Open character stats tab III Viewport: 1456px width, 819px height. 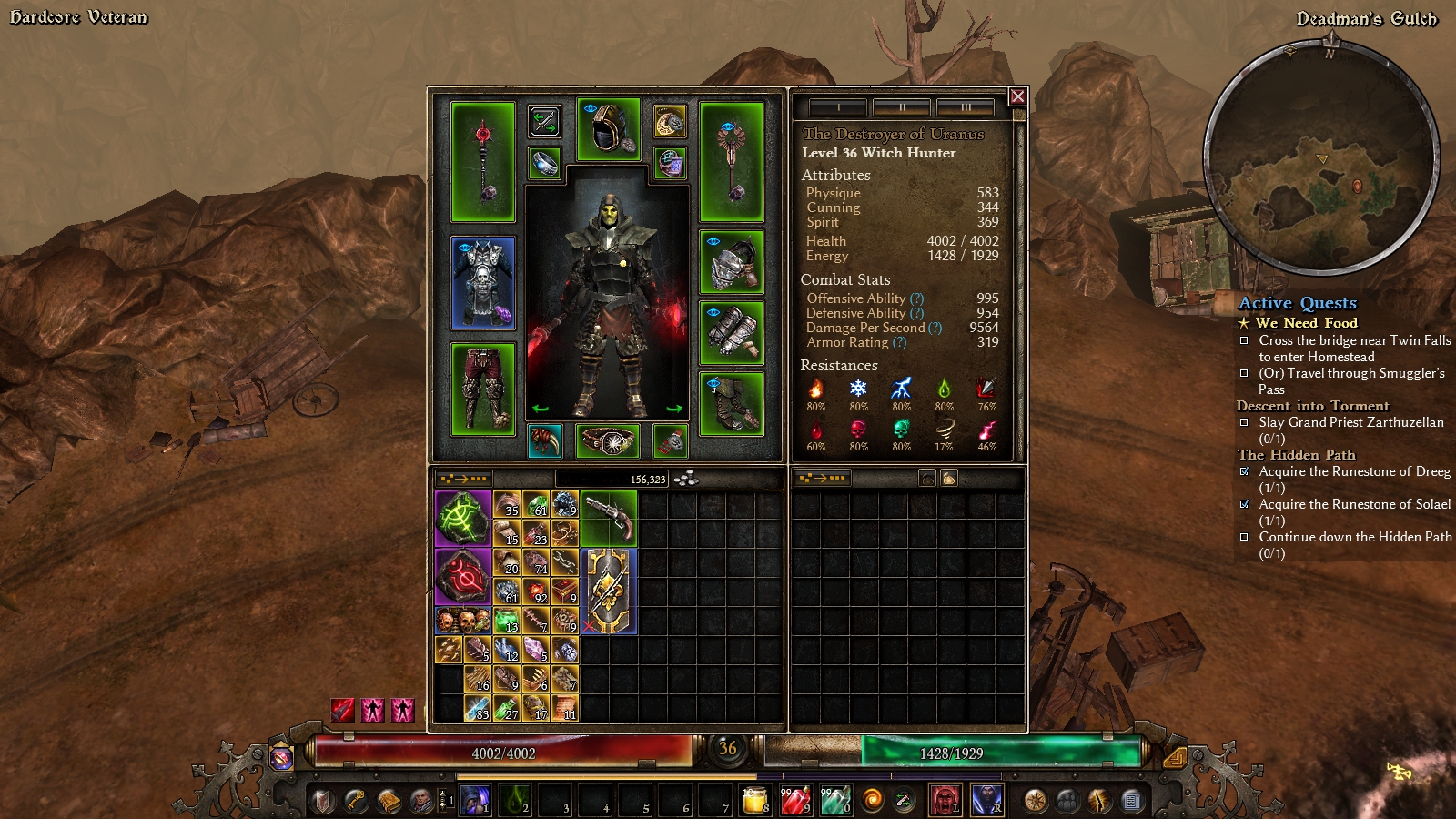coord(965,107)
